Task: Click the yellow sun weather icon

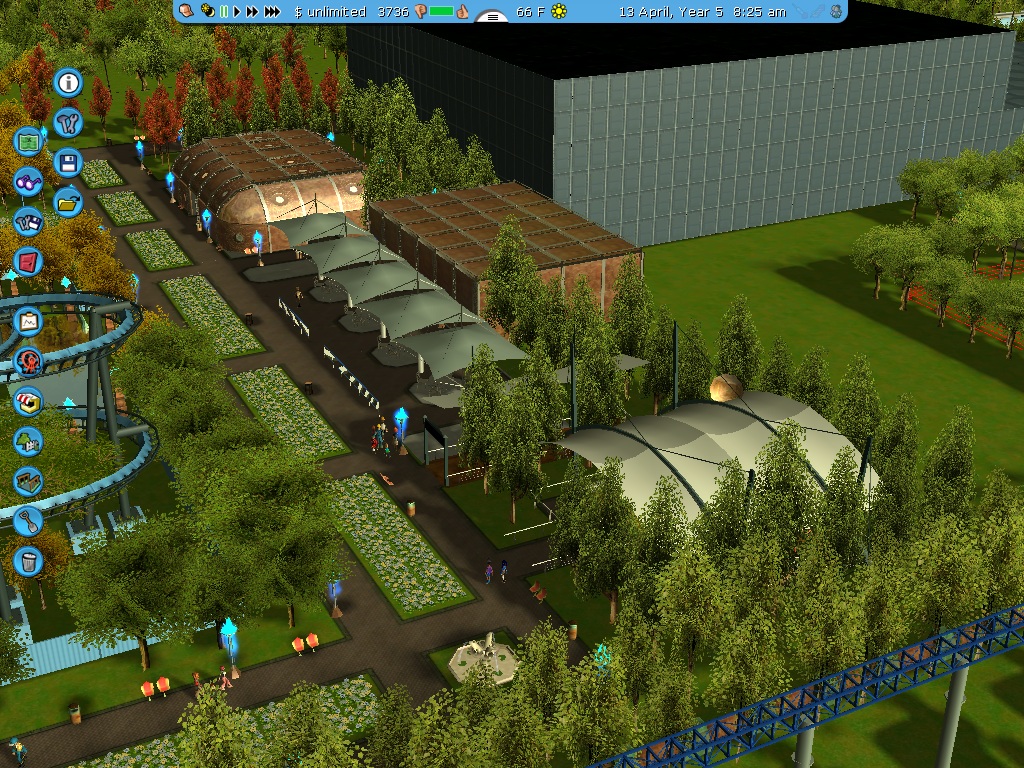Action: pos(558,12)
